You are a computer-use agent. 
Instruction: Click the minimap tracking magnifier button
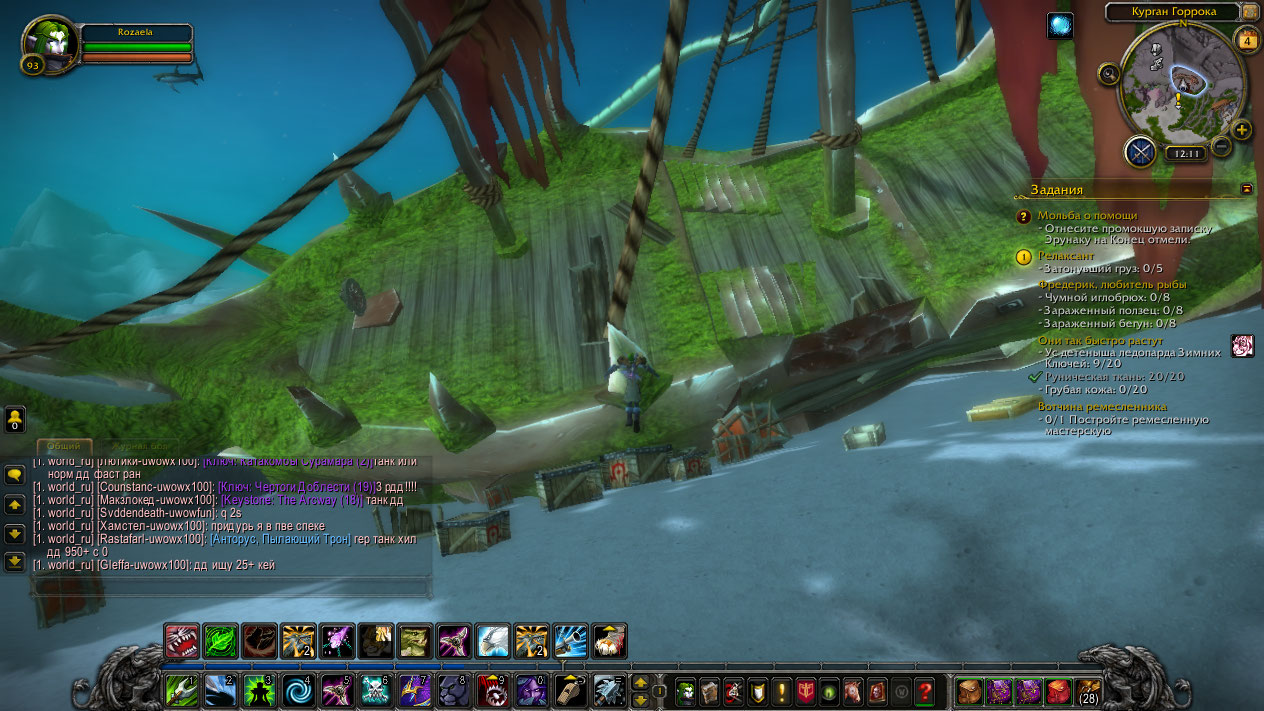(1108, 73)
